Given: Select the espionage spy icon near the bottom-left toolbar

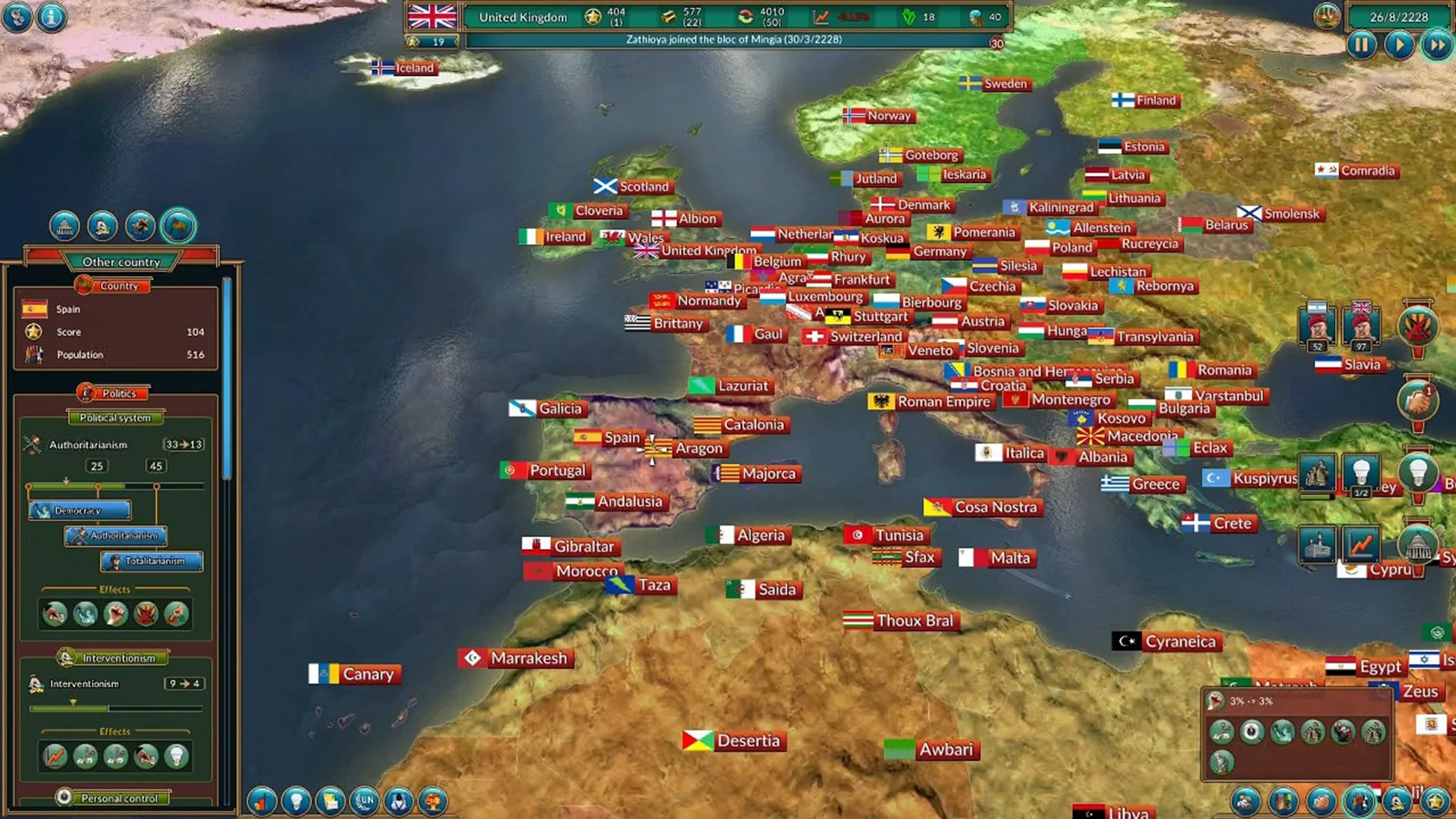Looking at the screenshot, I should pyautogui.click(x=397, y=802).
